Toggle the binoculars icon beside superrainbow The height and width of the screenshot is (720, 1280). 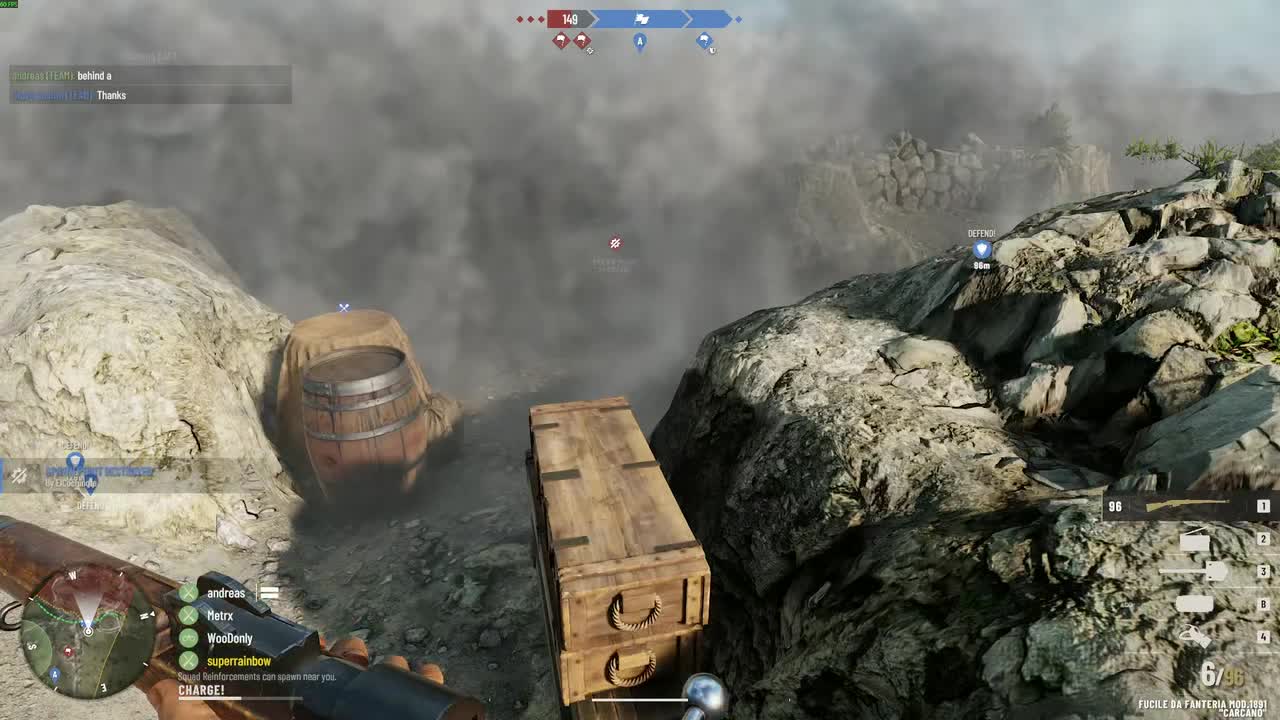[189, 661]
